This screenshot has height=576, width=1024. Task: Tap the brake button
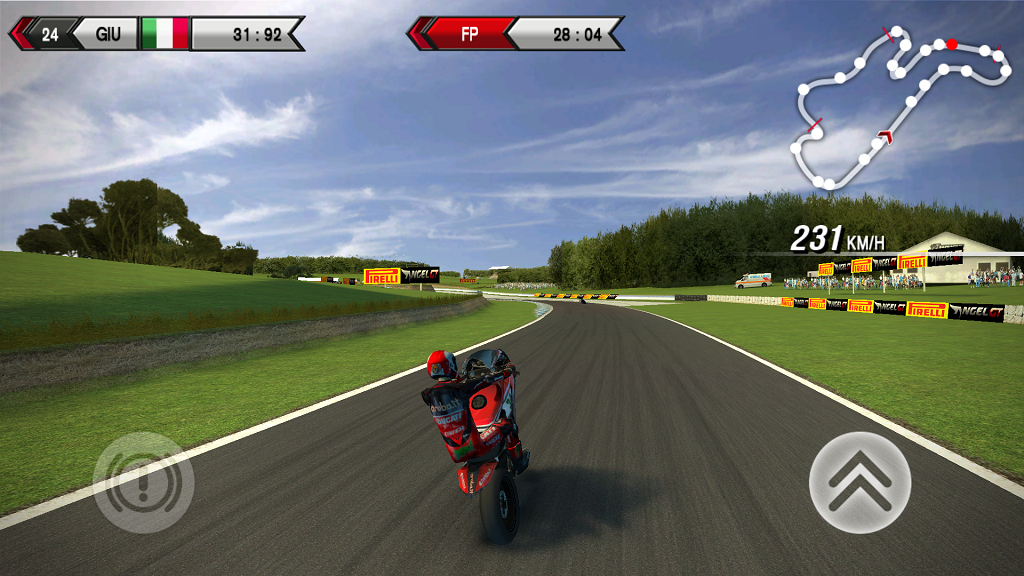click(x=143, y=482)
